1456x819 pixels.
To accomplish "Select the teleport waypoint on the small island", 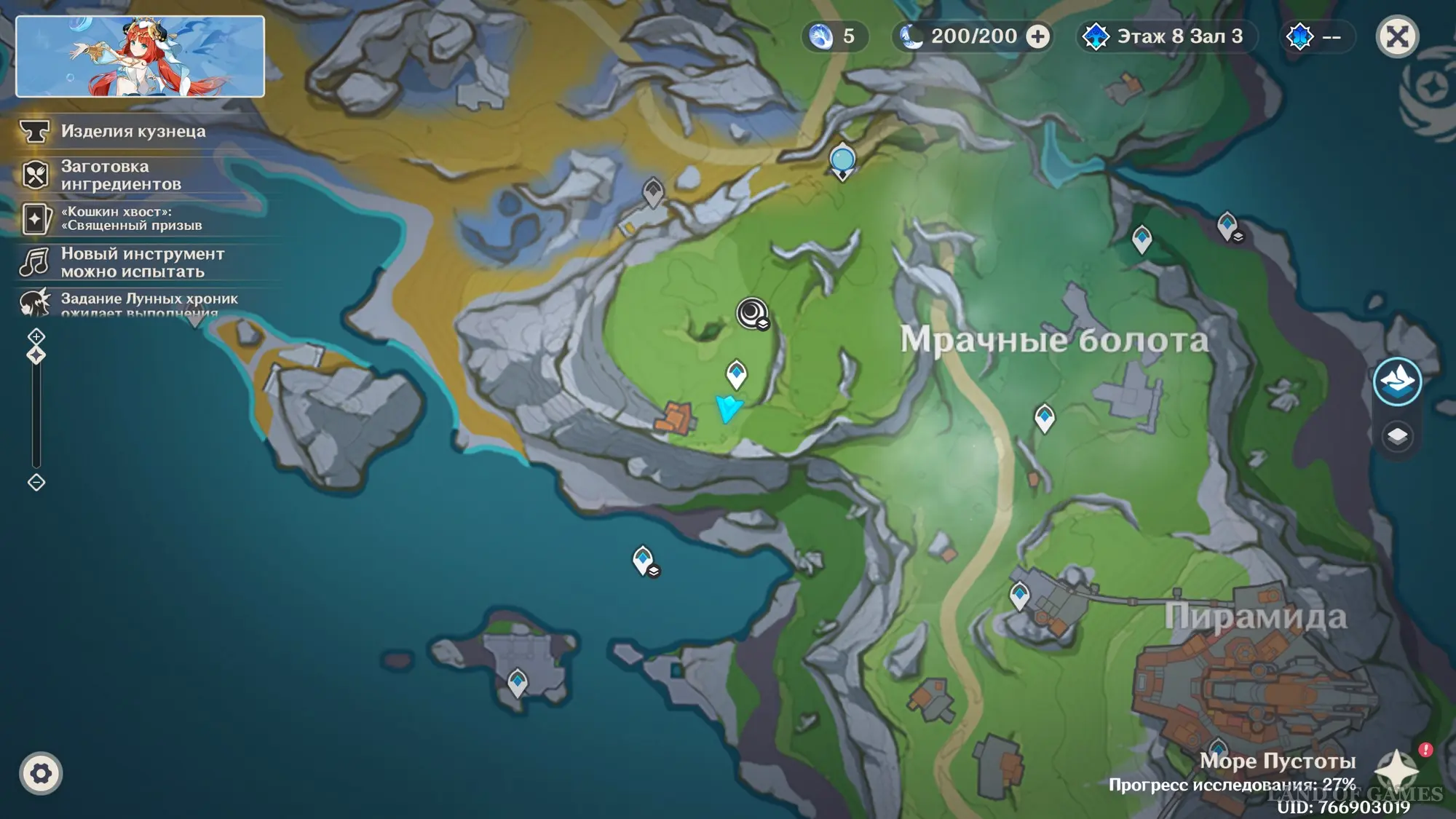I will coord(518,683).
